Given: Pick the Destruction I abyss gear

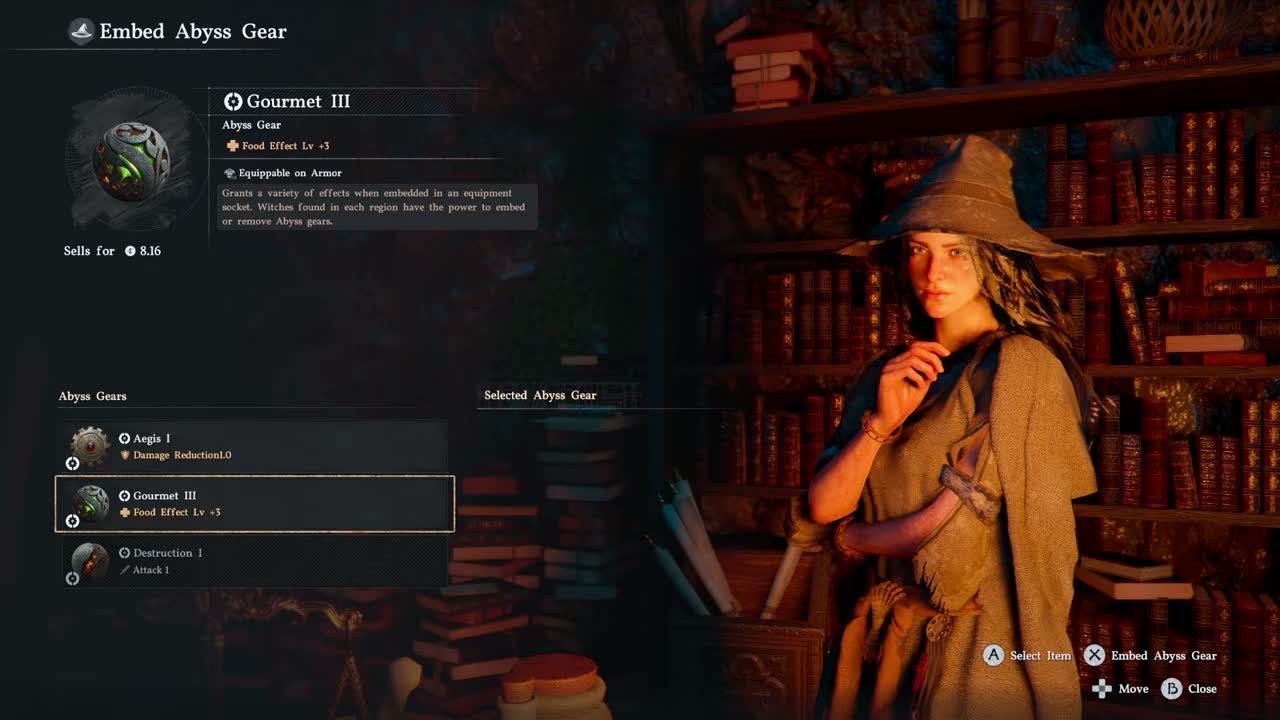Looking at the screenshot, I should 255,561.
